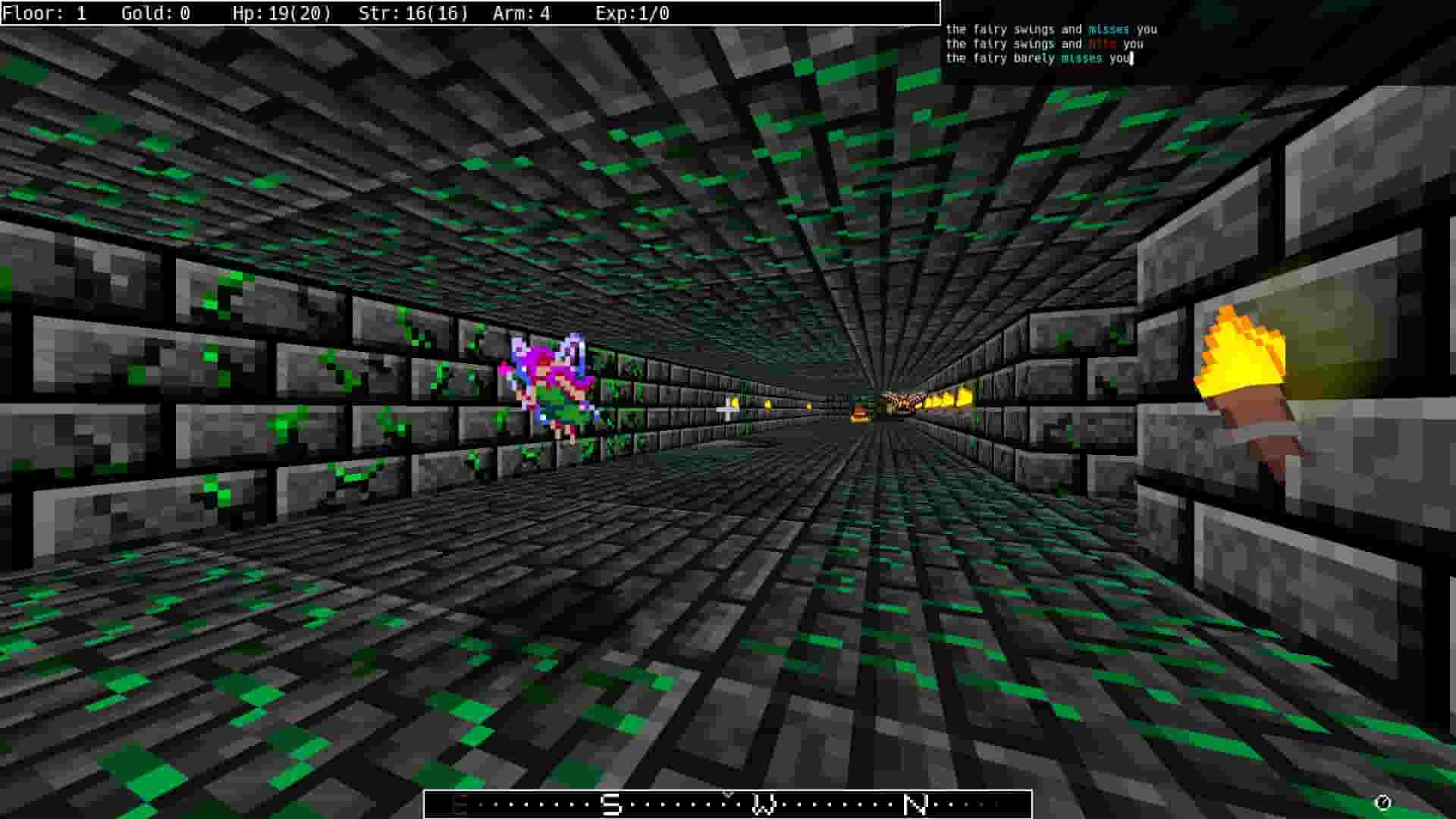Click the compass direction notch above W
The width and height of the screenshot is (1456, 819).
[730, 793]
